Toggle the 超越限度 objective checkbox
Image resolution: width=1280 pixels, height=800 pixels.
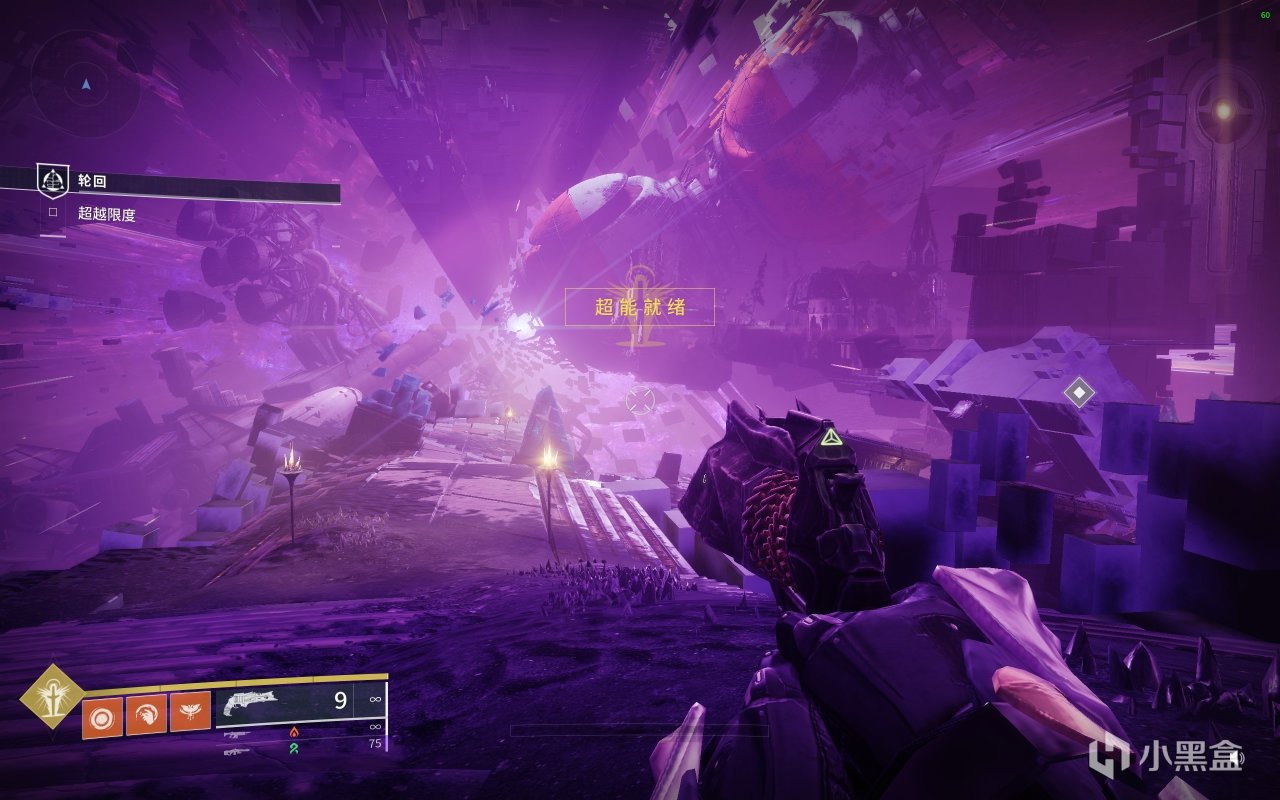53,213
